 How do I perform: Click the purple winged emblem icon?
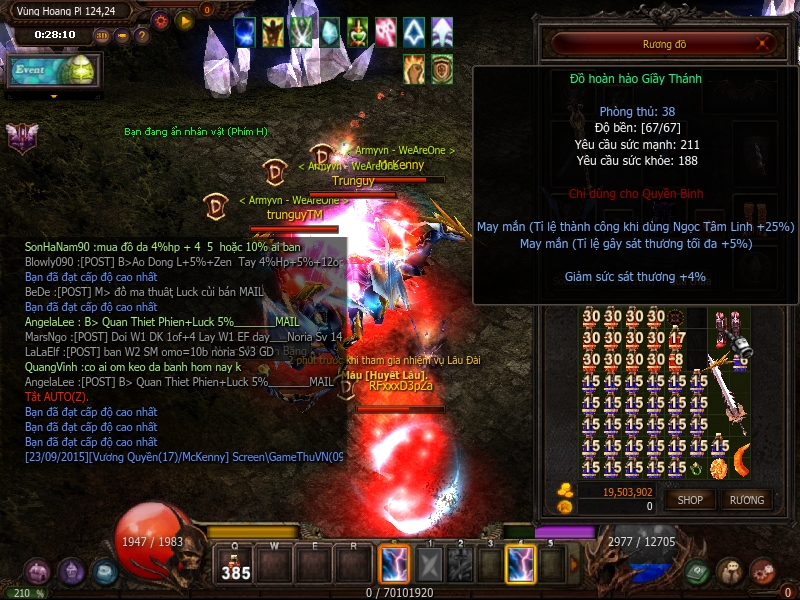click(x=21, y=137)
